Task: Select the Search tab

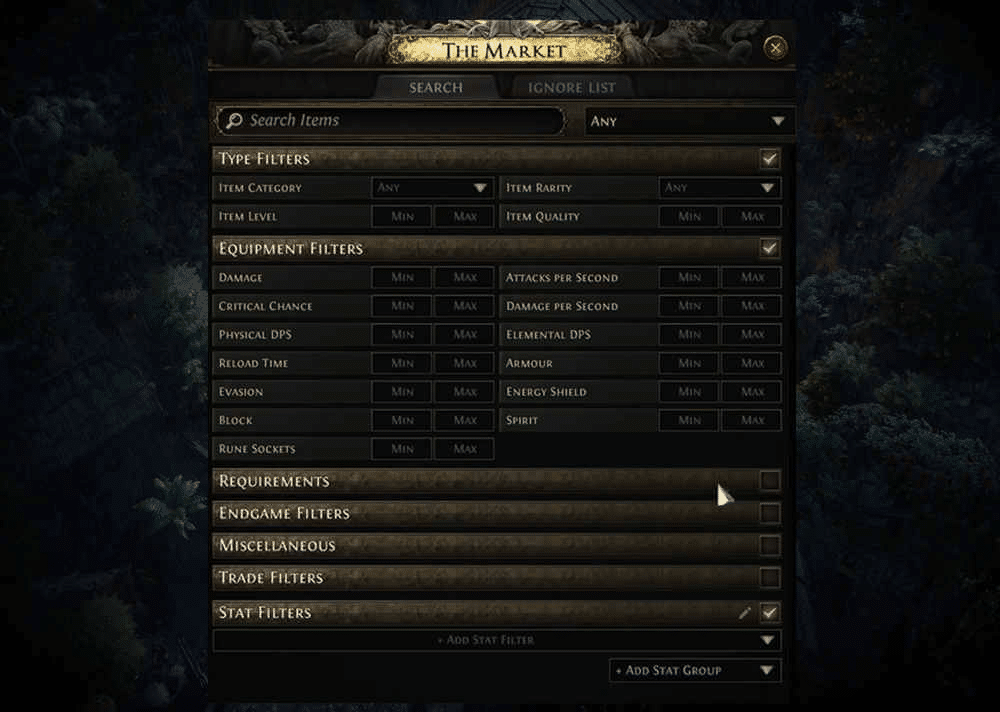Action: click(x=436, y=88)
